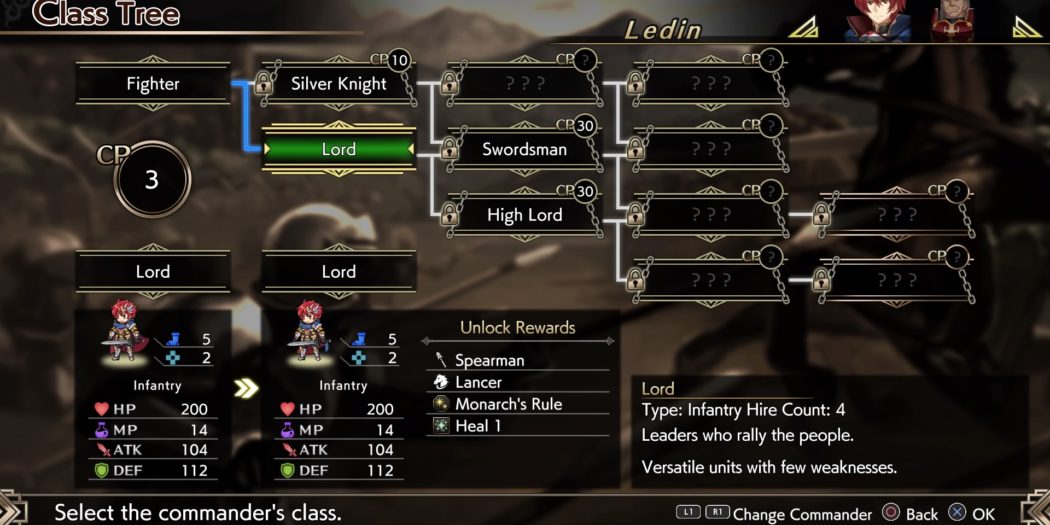This screenshot has height=525, width=1050.
Task: Select the highlighted Lord class node
Action: 338,150
